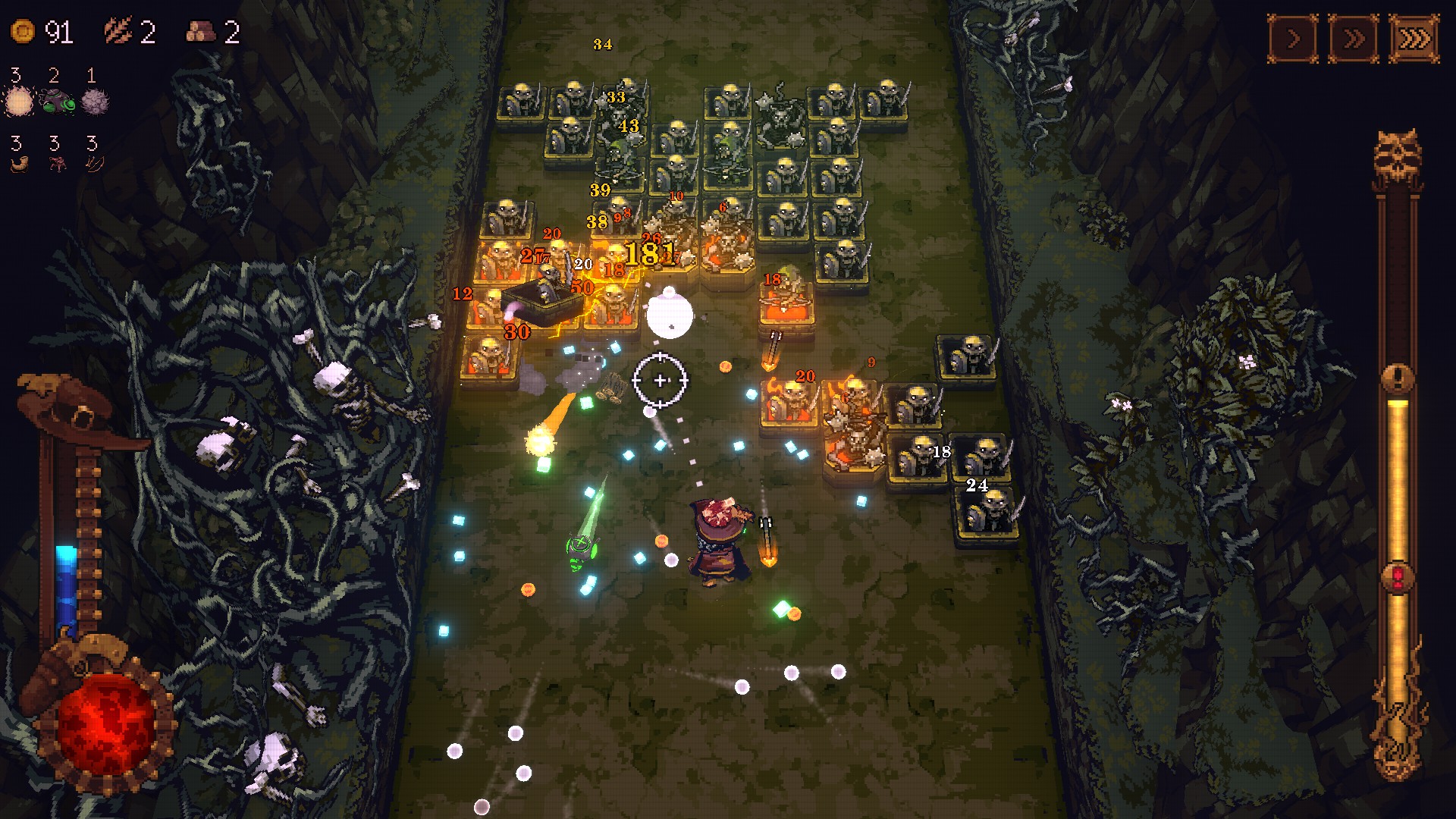The height and width of the screenshot is (819, 1456).
Task: Click the curved horn passive icon
Action: pyautogui.click(x=18, y=164)
